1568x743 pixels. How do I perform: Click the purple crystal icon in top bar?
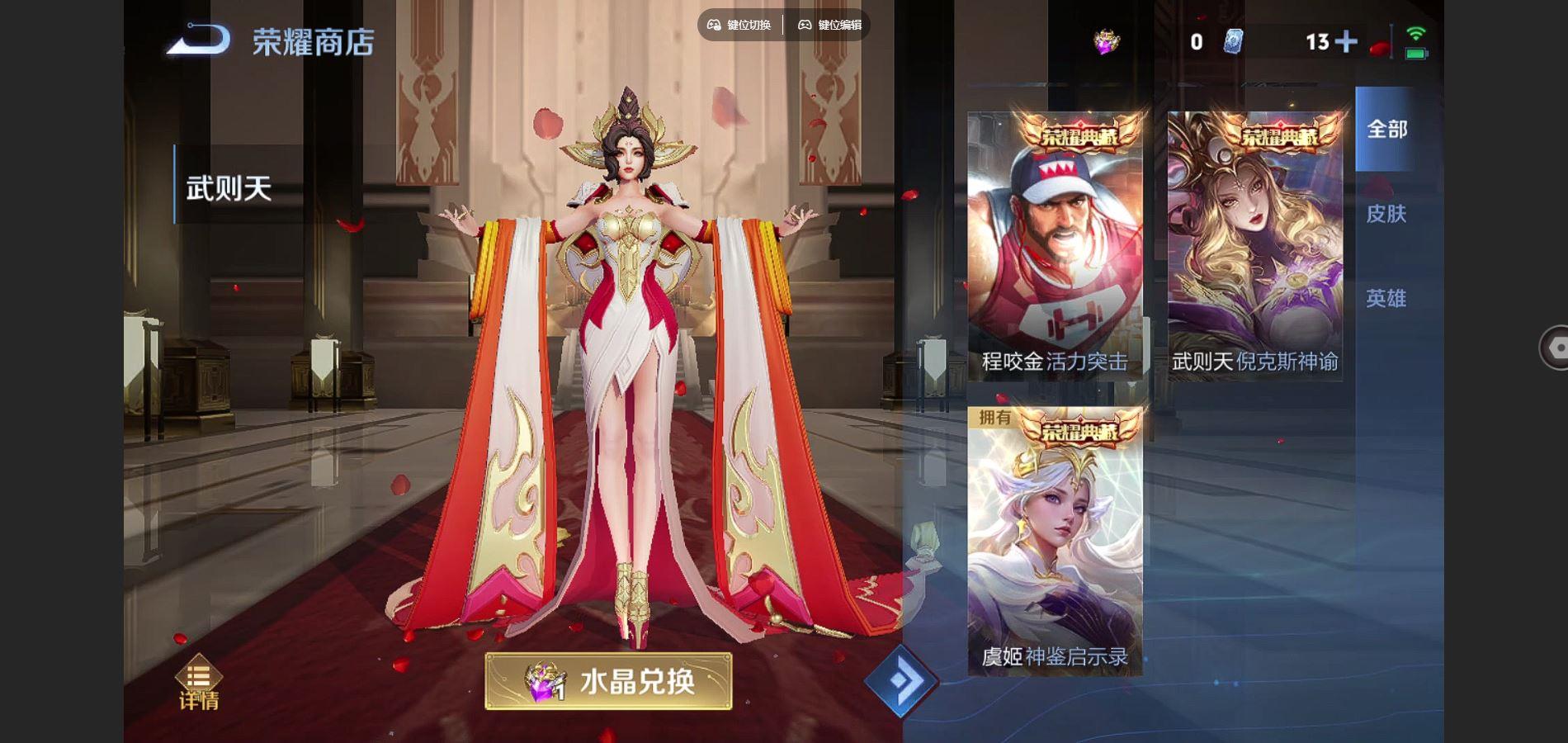(x=1107, y=41)
